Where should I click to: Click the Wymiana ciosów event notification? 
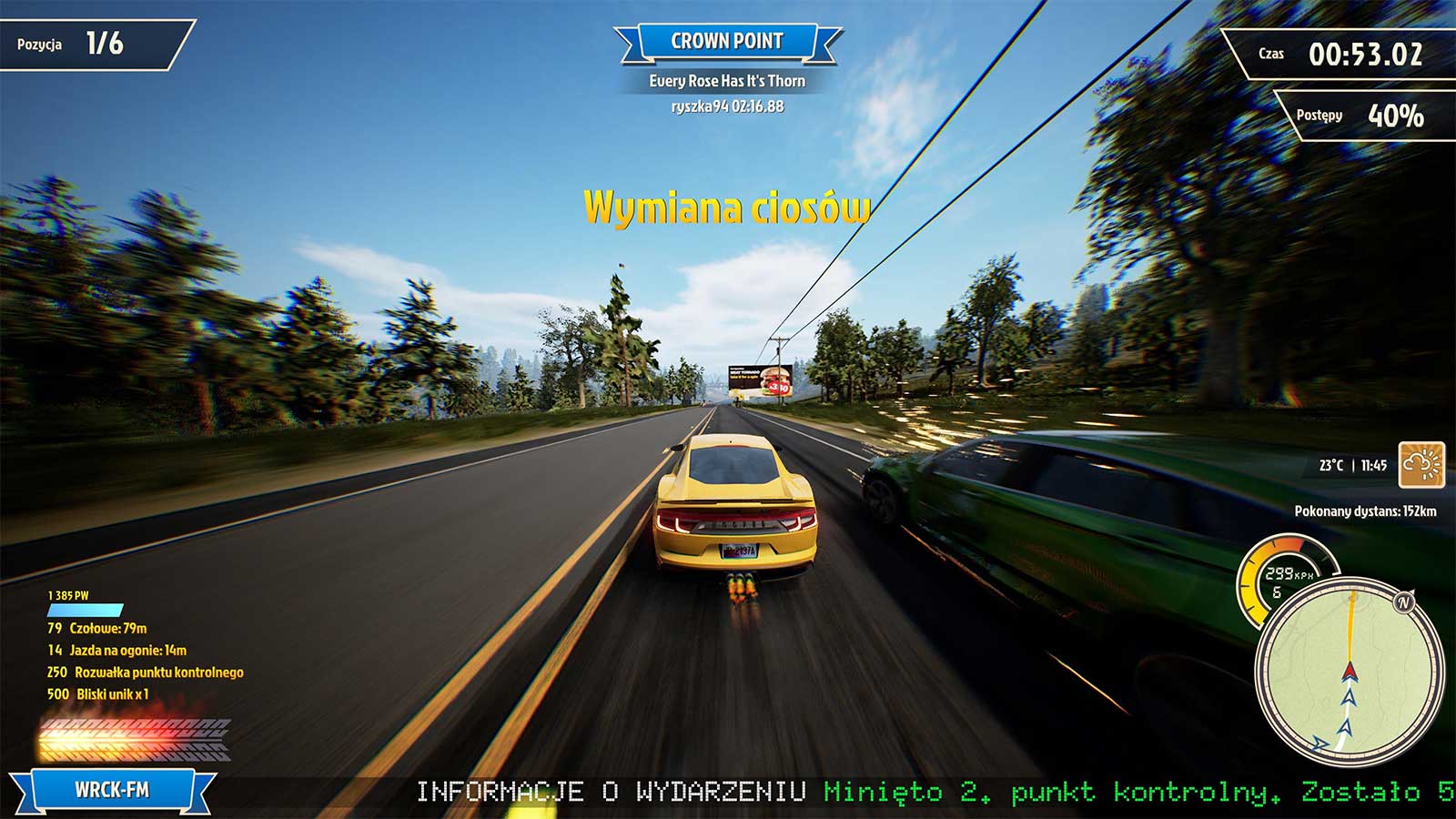[726, 207]
